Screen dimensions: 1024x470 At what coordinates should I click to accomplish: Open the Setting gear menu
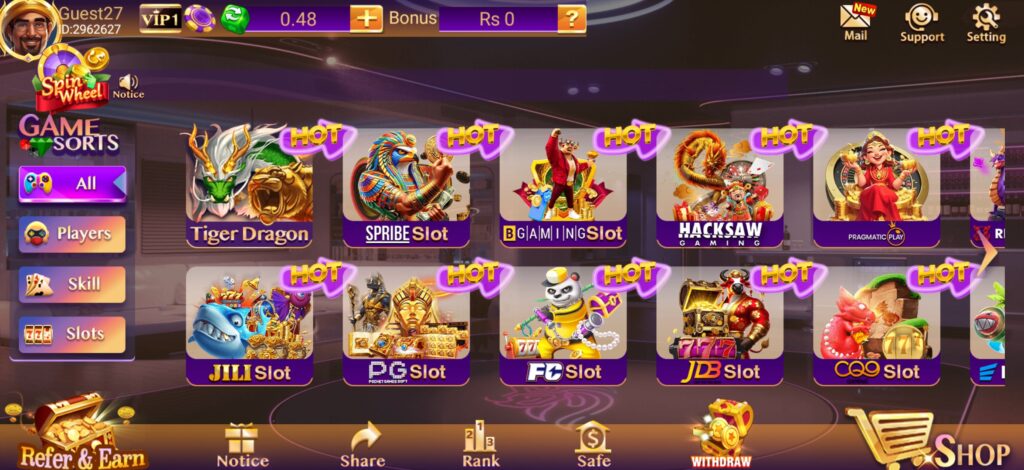986,22
